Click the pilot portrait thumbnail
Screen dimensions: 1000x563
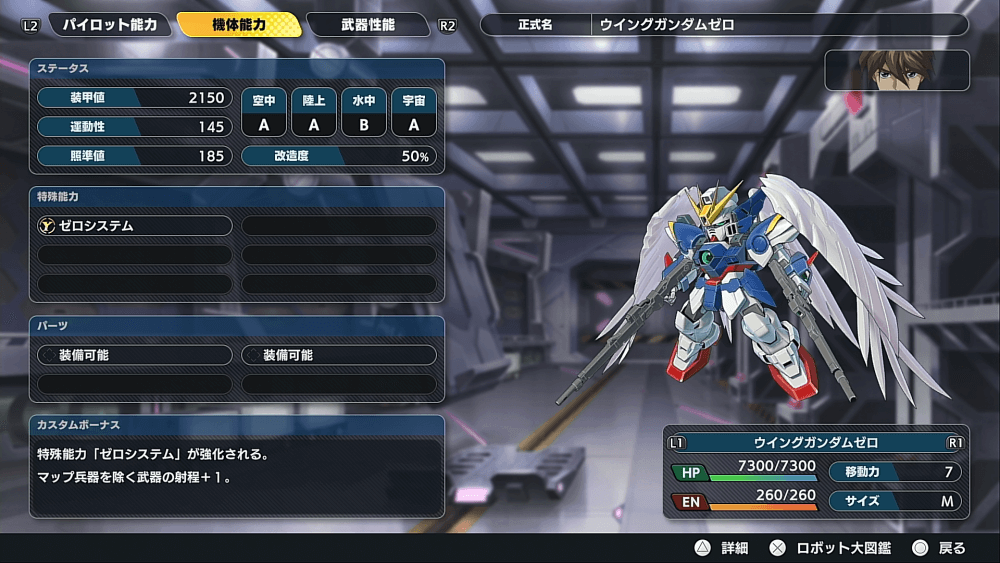pyautogui.click(x=896, y=71)
